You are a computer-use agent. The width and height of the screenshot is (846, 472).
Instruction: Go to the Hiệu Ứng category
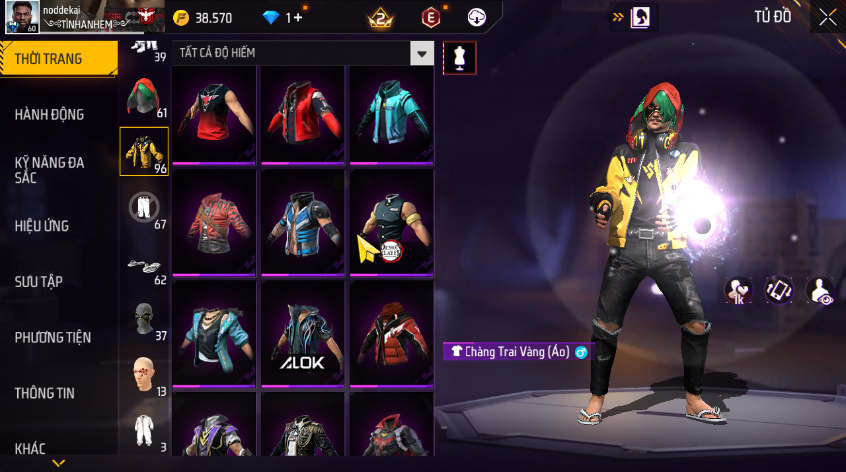coord(42,226)
